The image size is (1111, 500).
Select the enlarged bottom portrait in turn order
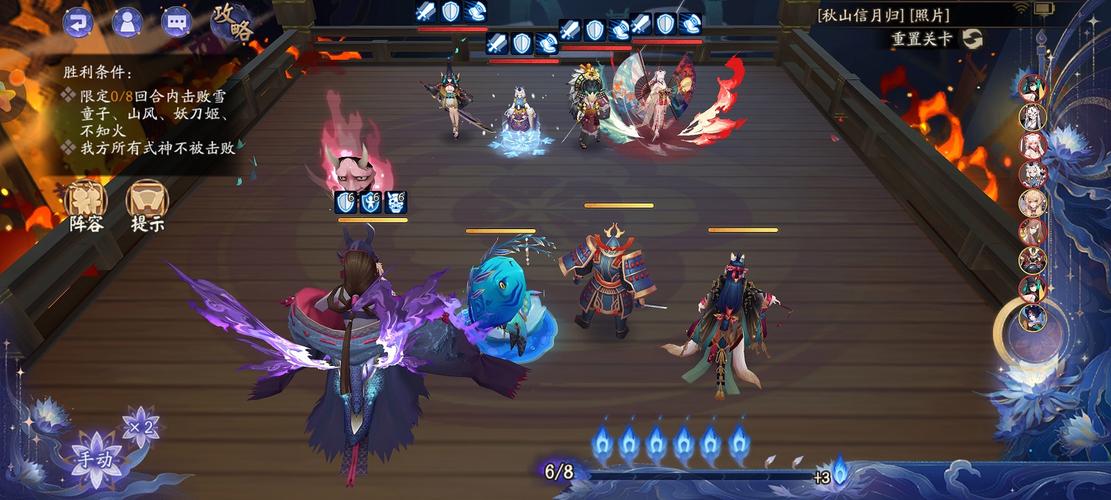click(x=1033, y=319)
